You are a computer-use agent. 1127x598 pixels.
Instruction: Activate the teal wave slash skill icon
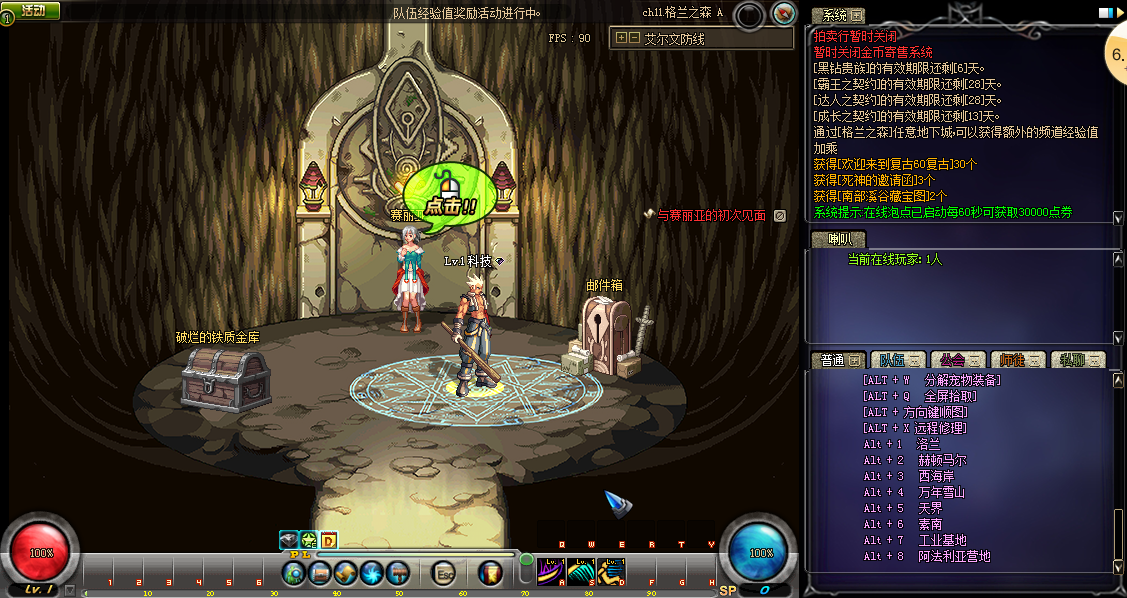click(x=581, y=572)
